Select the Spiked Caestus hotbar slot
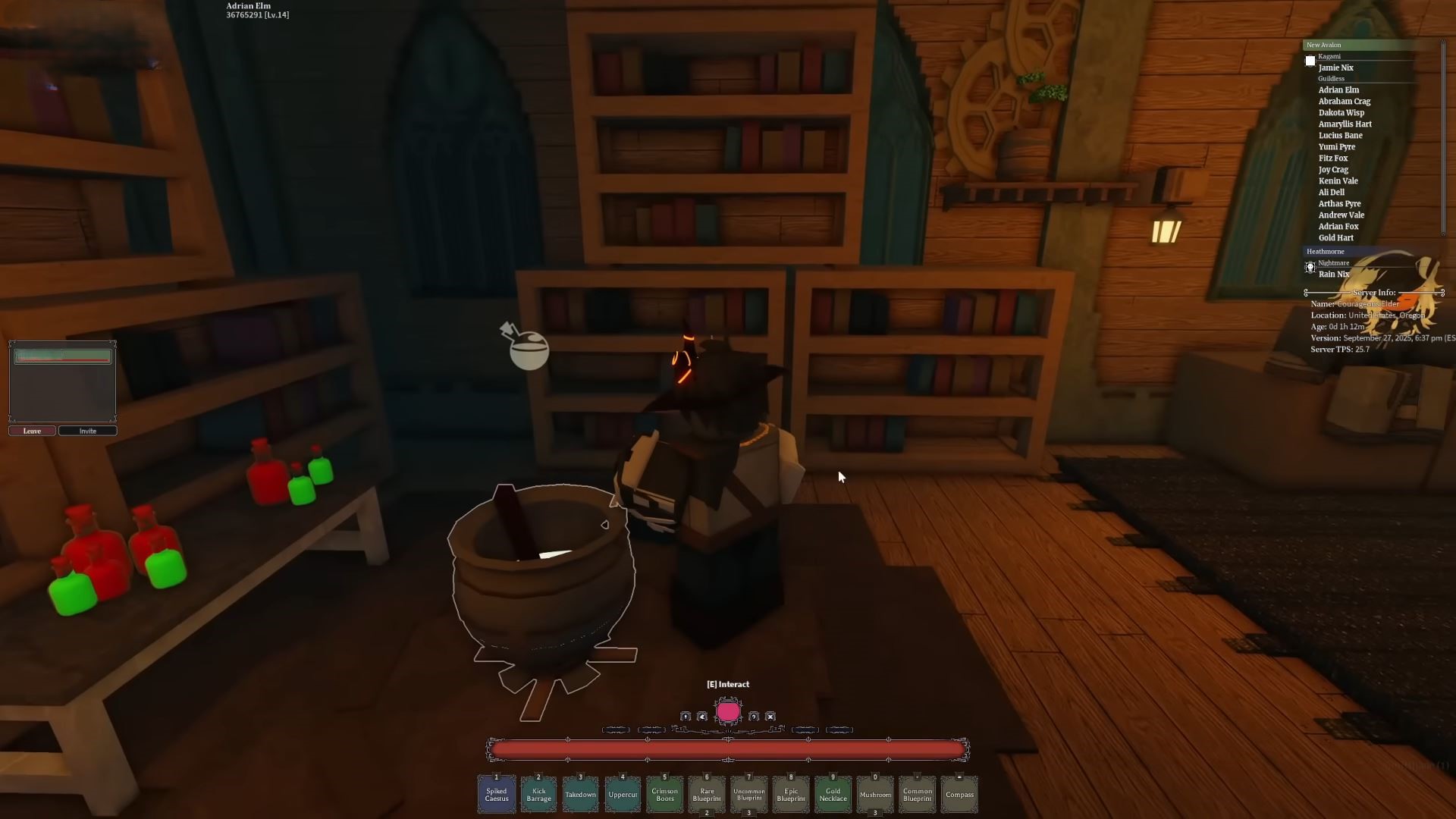The height and width of the screenshot is (819, 1456). [497, 794]
